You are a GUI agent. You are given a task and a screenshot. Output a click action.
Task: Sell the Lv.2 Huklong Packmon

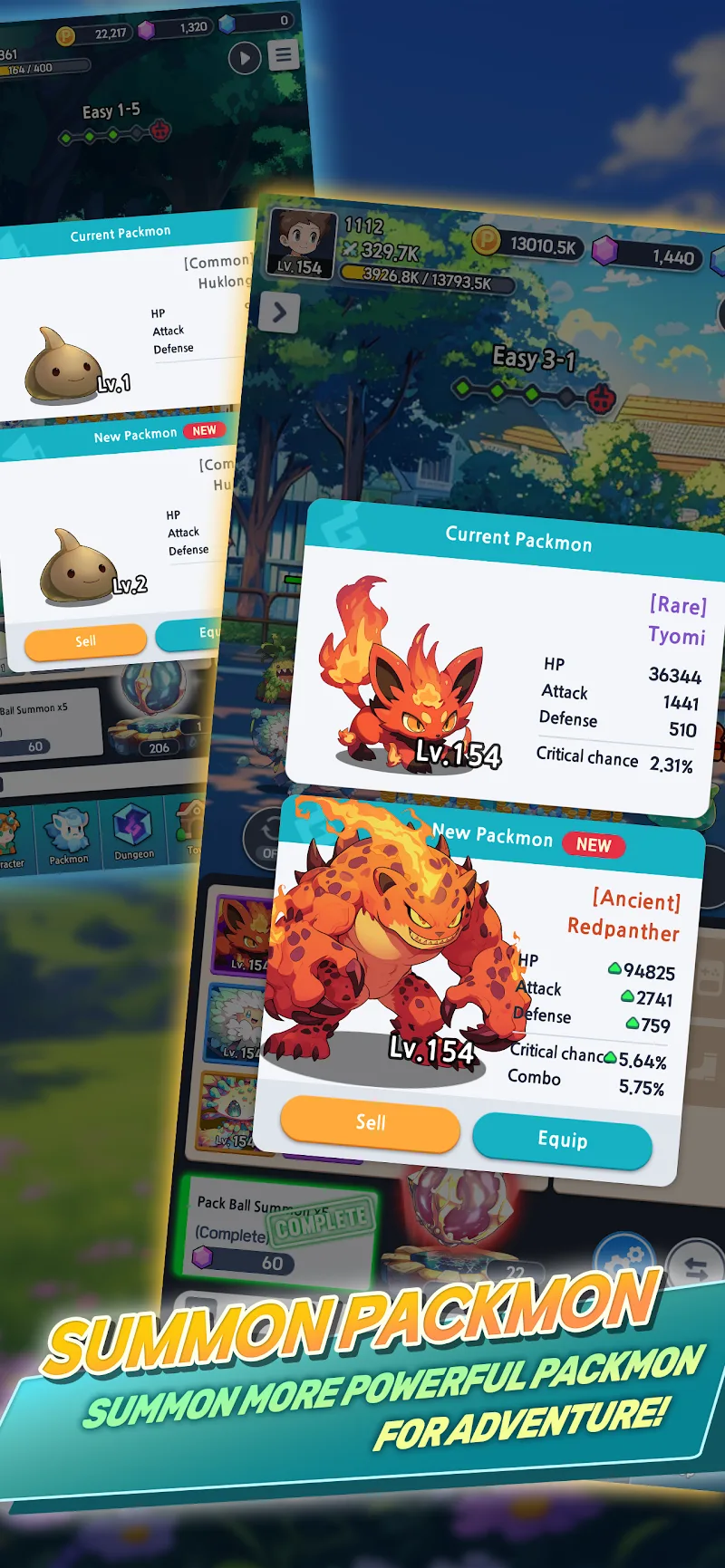[x=85, y=641]
